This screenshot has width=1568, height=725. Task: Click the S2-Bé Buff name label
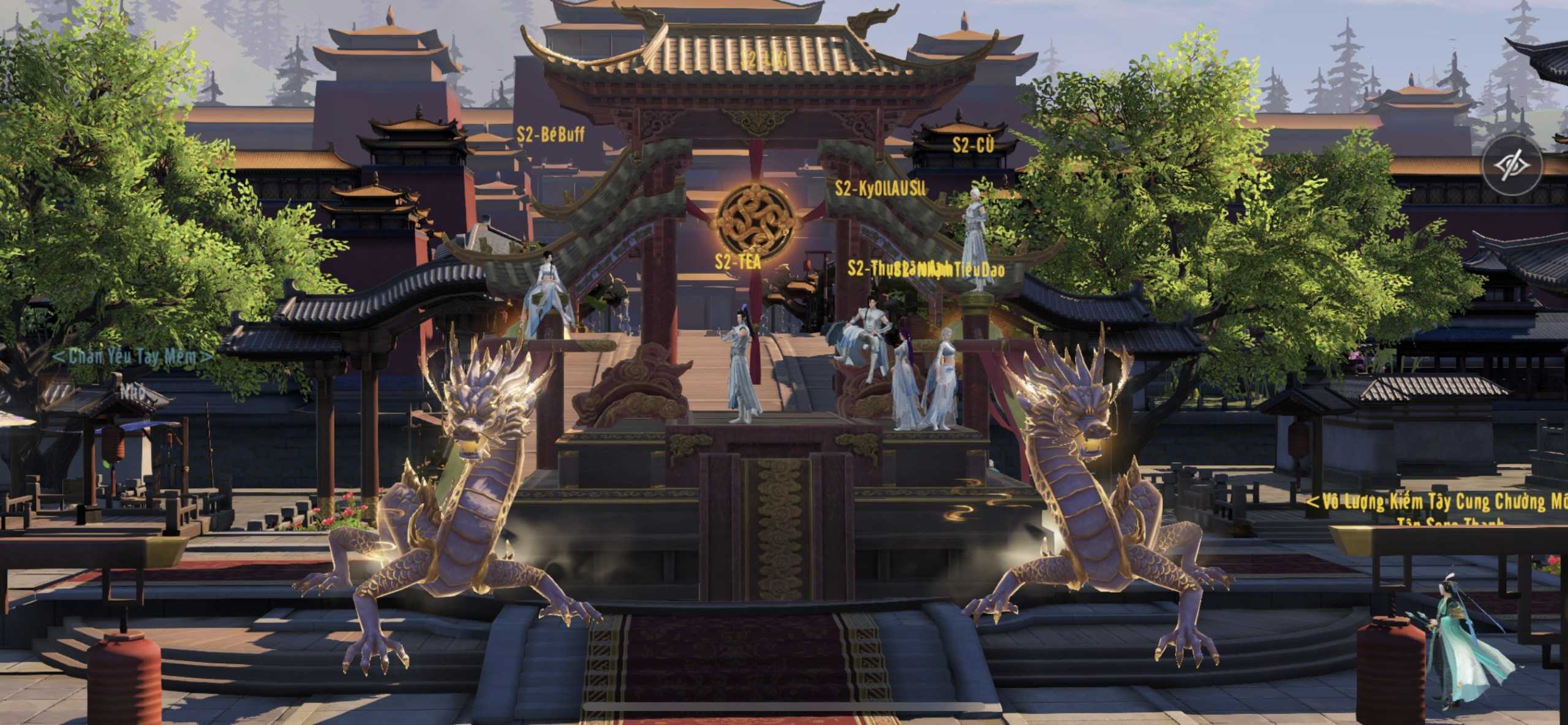(x=550, y=134)
